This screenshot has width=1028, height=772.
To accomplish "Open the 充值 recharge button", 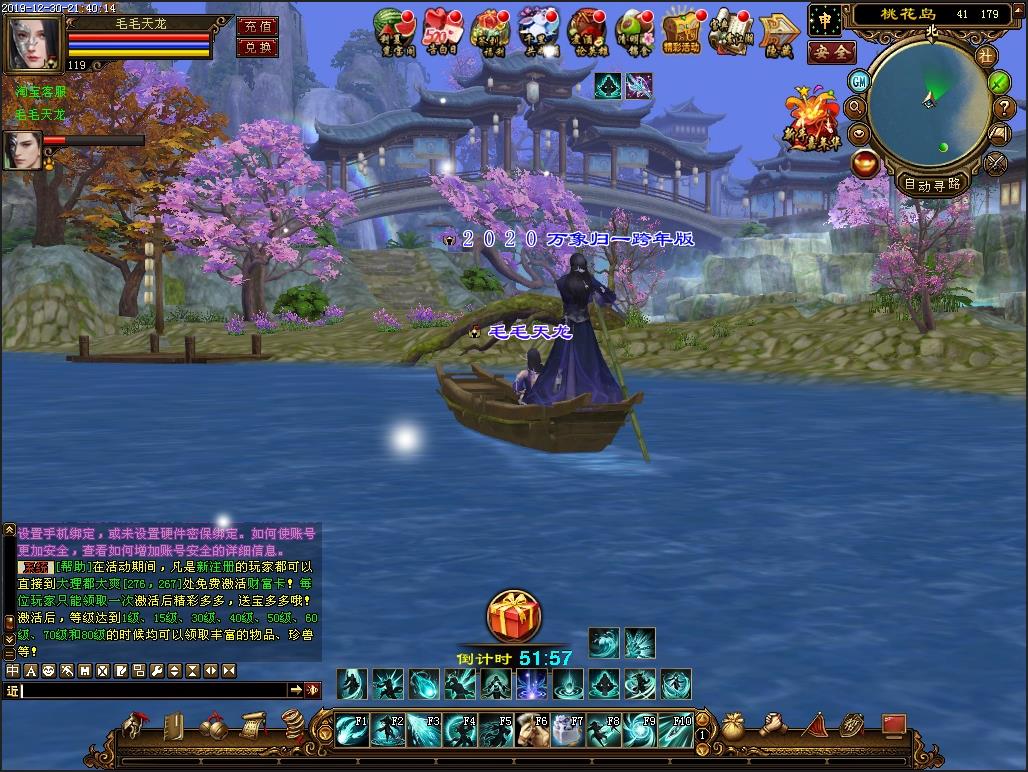I will (x=257, y=27).
